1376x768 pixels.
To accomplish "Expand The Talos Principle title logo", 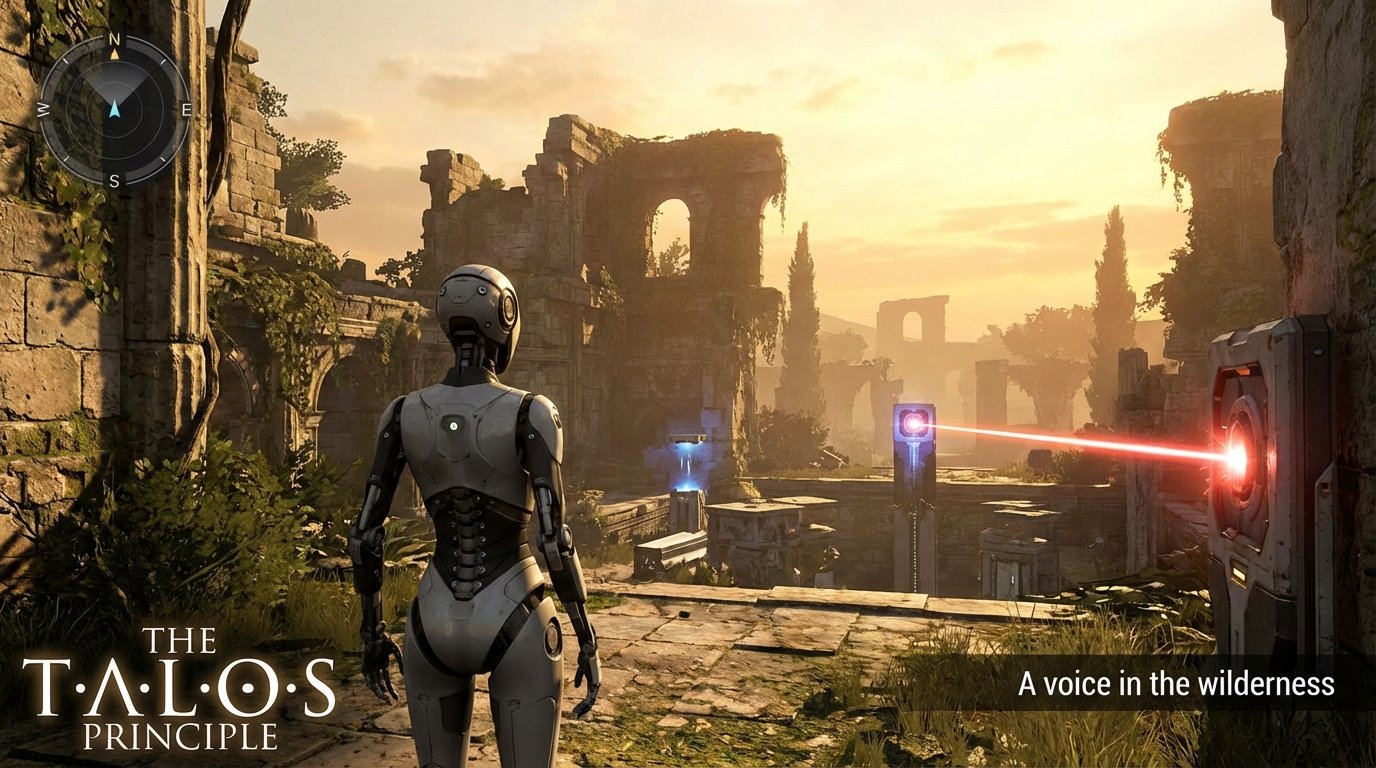I will (179, 690).
